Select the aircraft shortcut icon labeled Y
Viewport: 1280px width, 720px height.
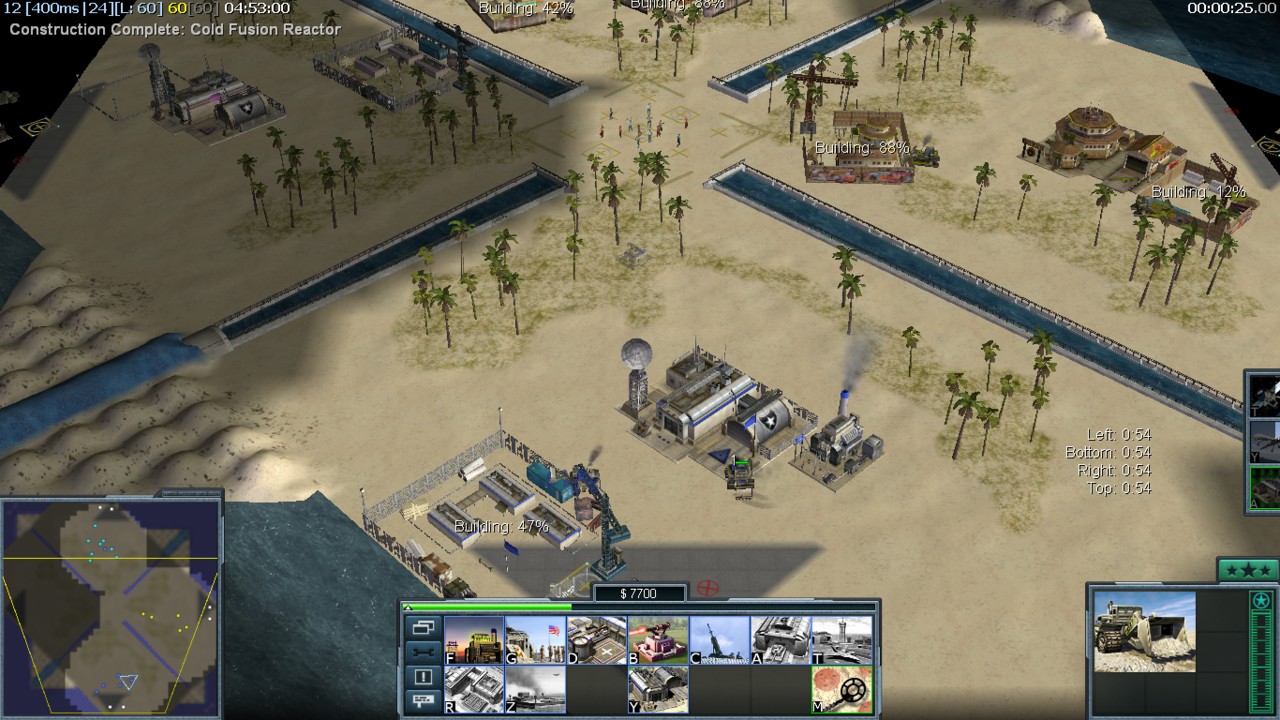tap(1266, 440)
